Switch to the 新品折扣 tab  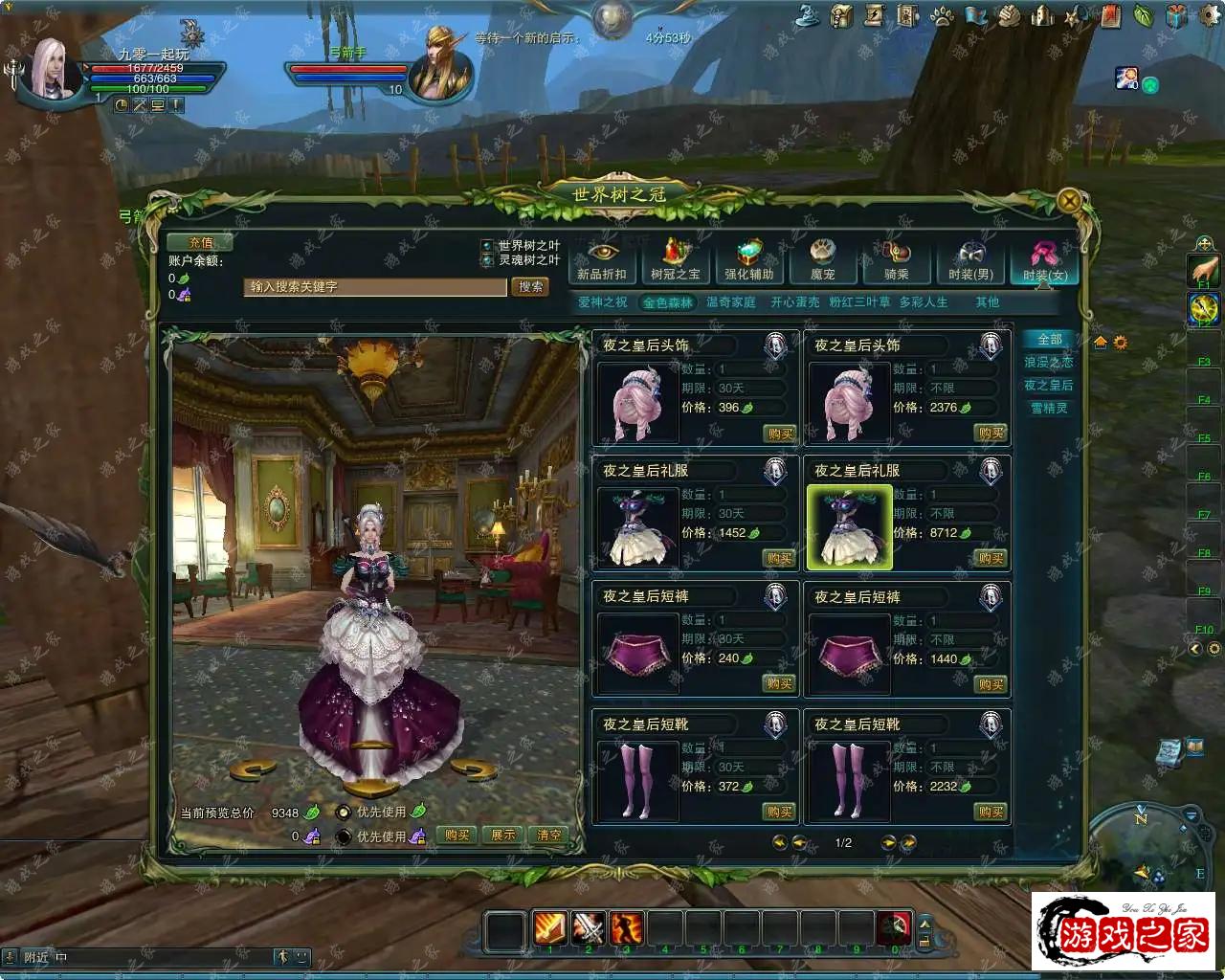(602, 261)
